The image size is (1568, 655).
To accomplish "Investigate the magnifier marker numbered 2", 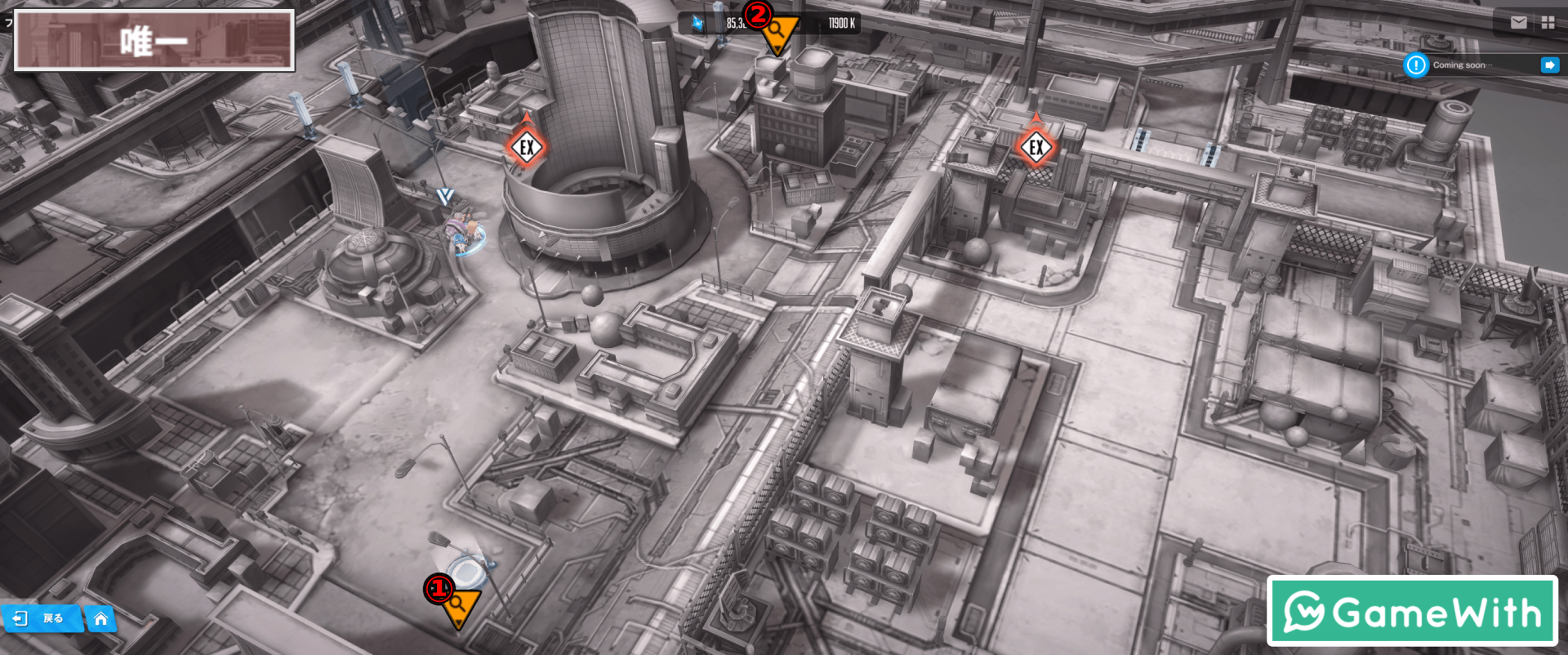I will [x=777, y=31].
